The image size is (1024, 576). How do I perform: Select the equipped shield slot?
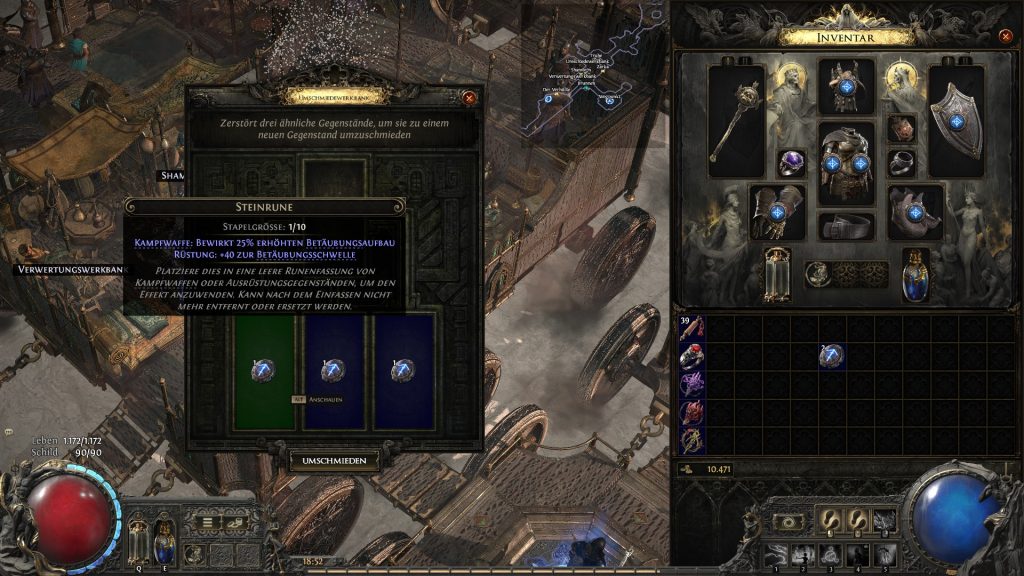956,114
